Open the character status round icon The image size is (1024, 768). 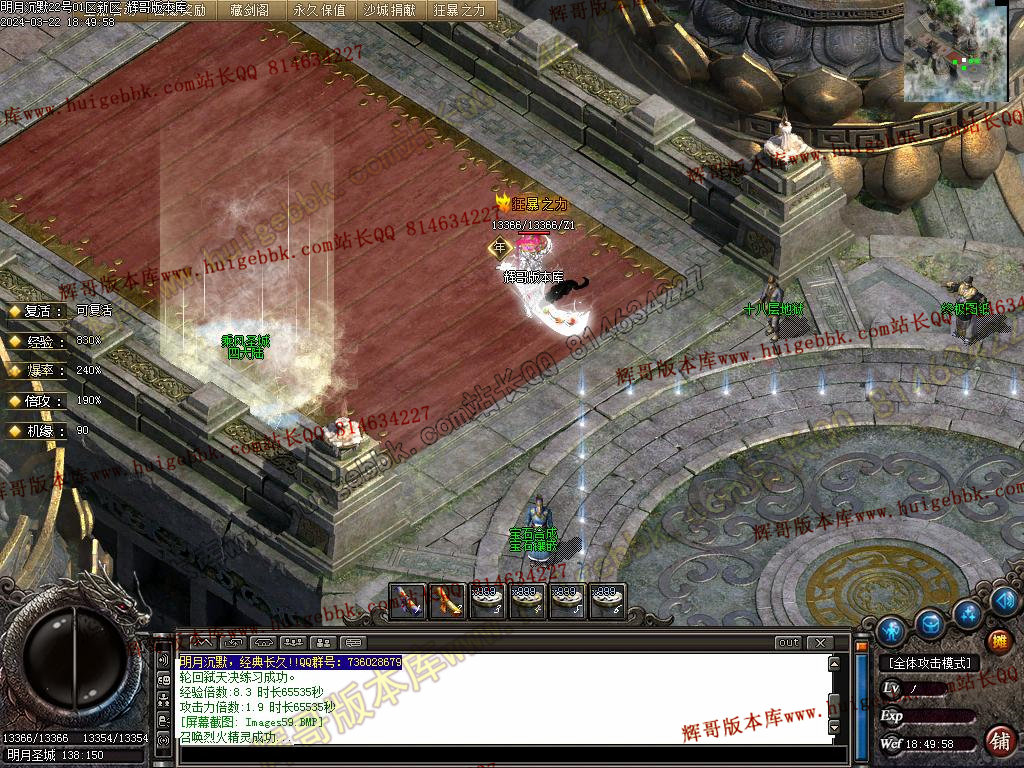point(890,631)
